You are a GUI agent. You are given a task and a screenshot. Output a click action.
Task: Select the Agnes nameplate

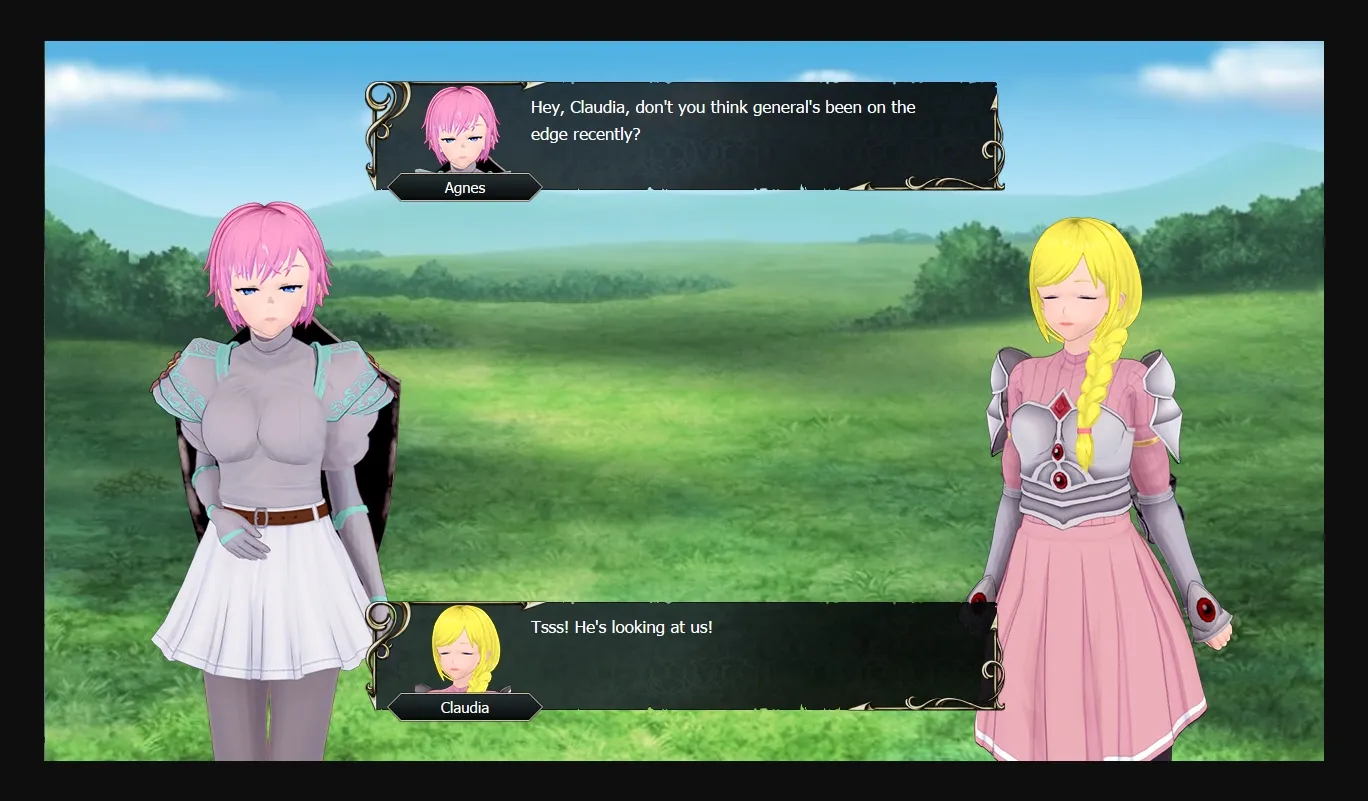click(x=465, y=187)
